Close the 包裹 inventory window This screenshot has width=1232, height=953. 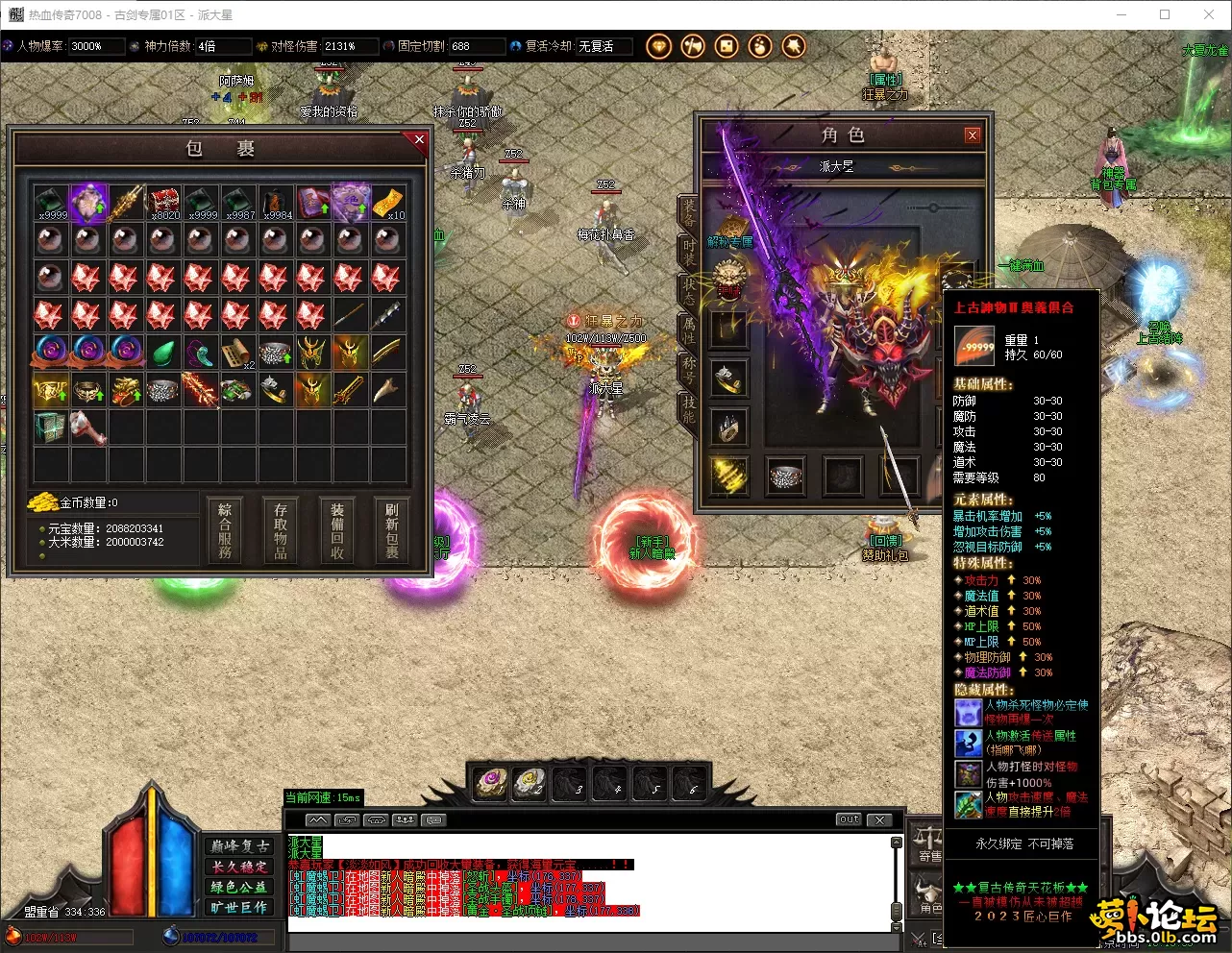tap(419, 140)
